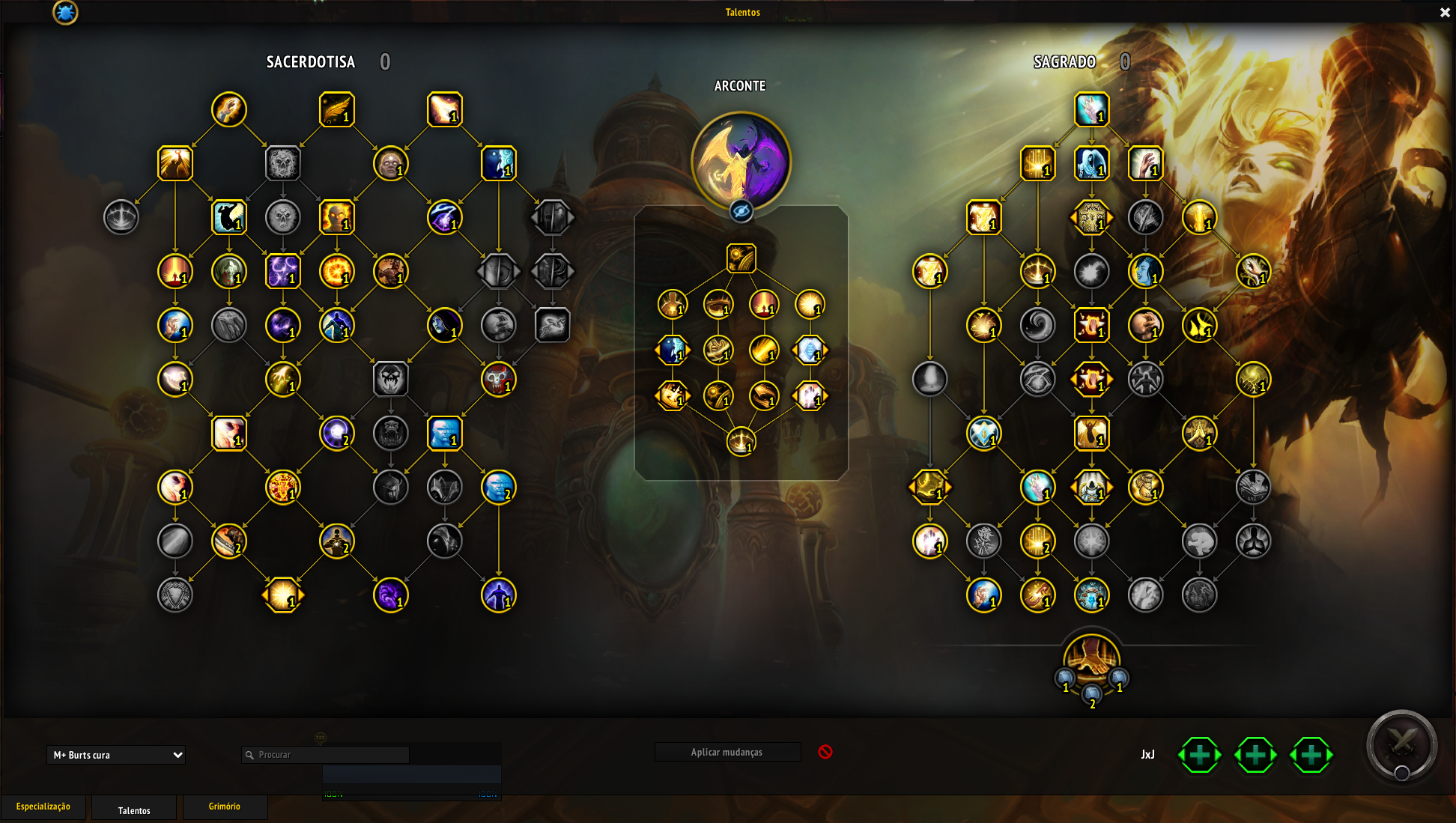Select the Arconte hero talent portrait
This screenshot has width=1456, height=823.
(x=741, y=160)
